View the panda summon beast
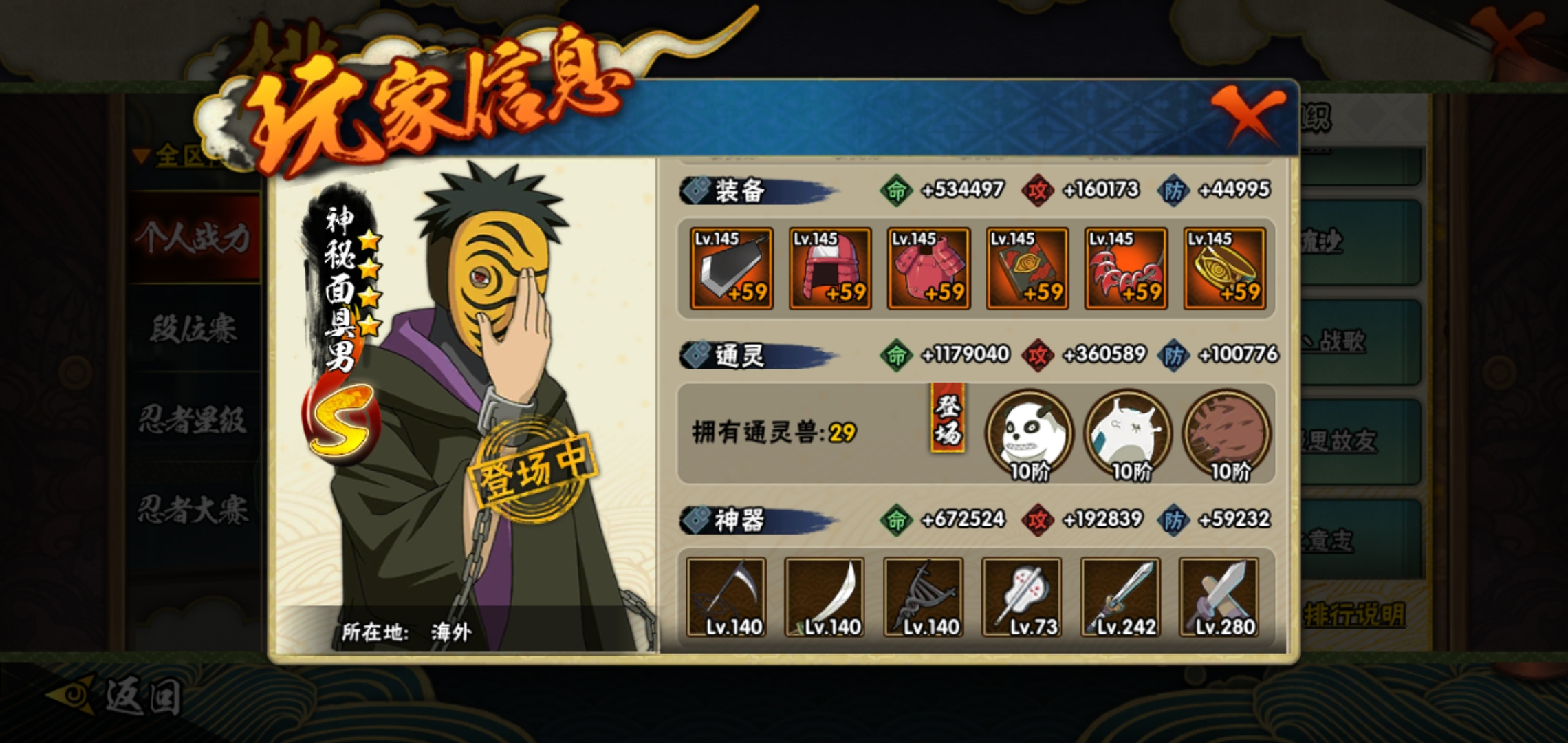Screen dimensions: 1568x743 [1030, 433]
